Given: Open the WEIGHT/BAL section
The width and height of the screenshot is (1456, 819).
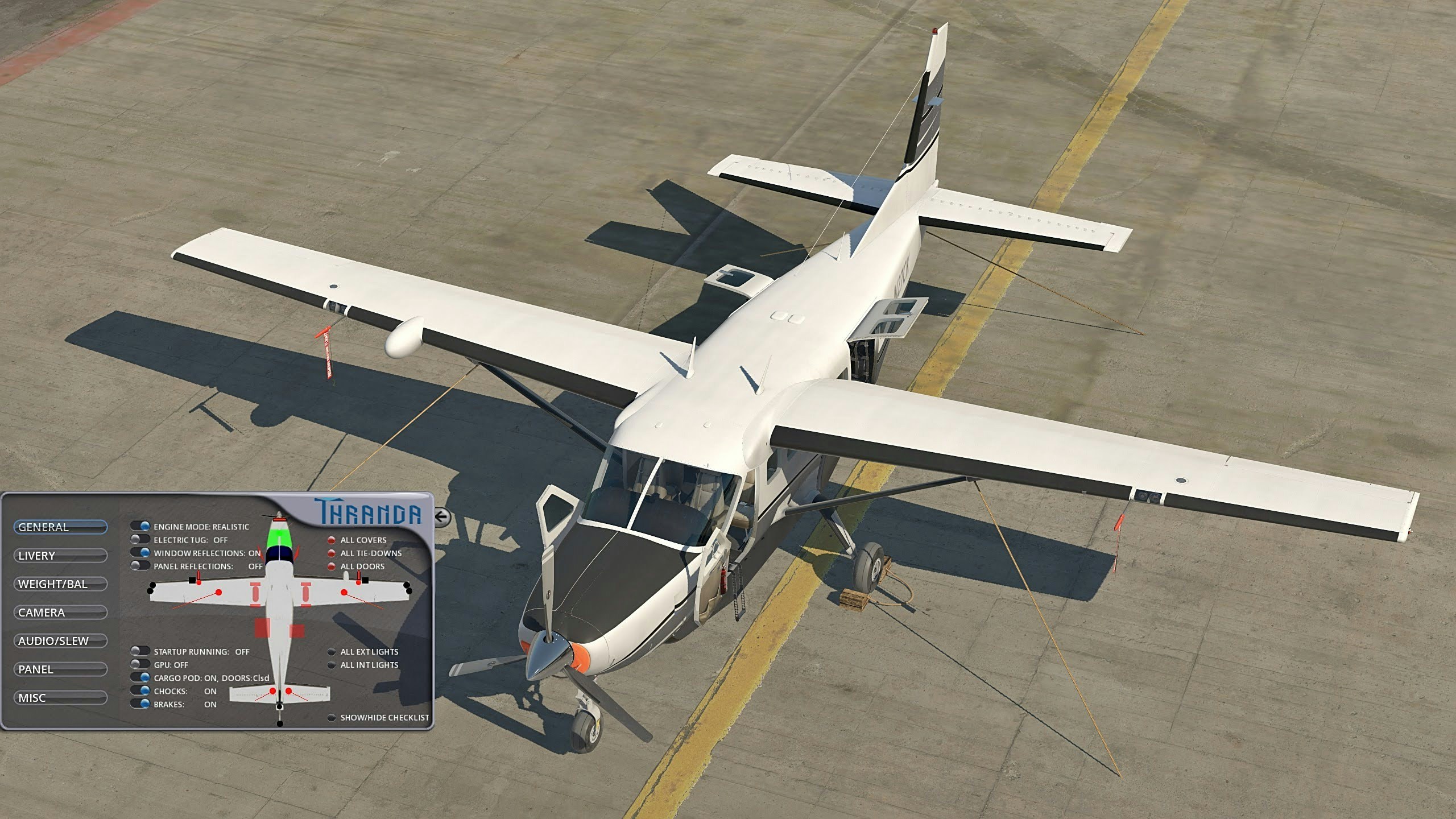Looking at the screenshot, I should (60, 584).
